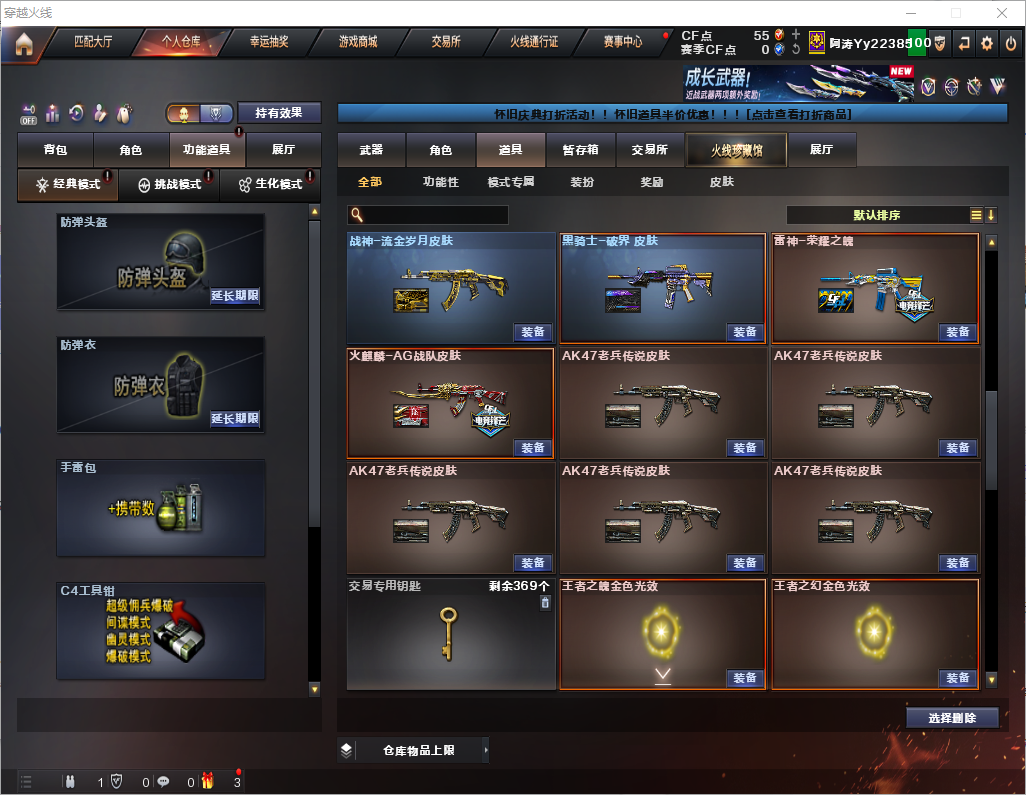Screen dimensions: 1026x795
Task: Extend the 防弹头盔 helmet duration
Action: coord(235,296)
